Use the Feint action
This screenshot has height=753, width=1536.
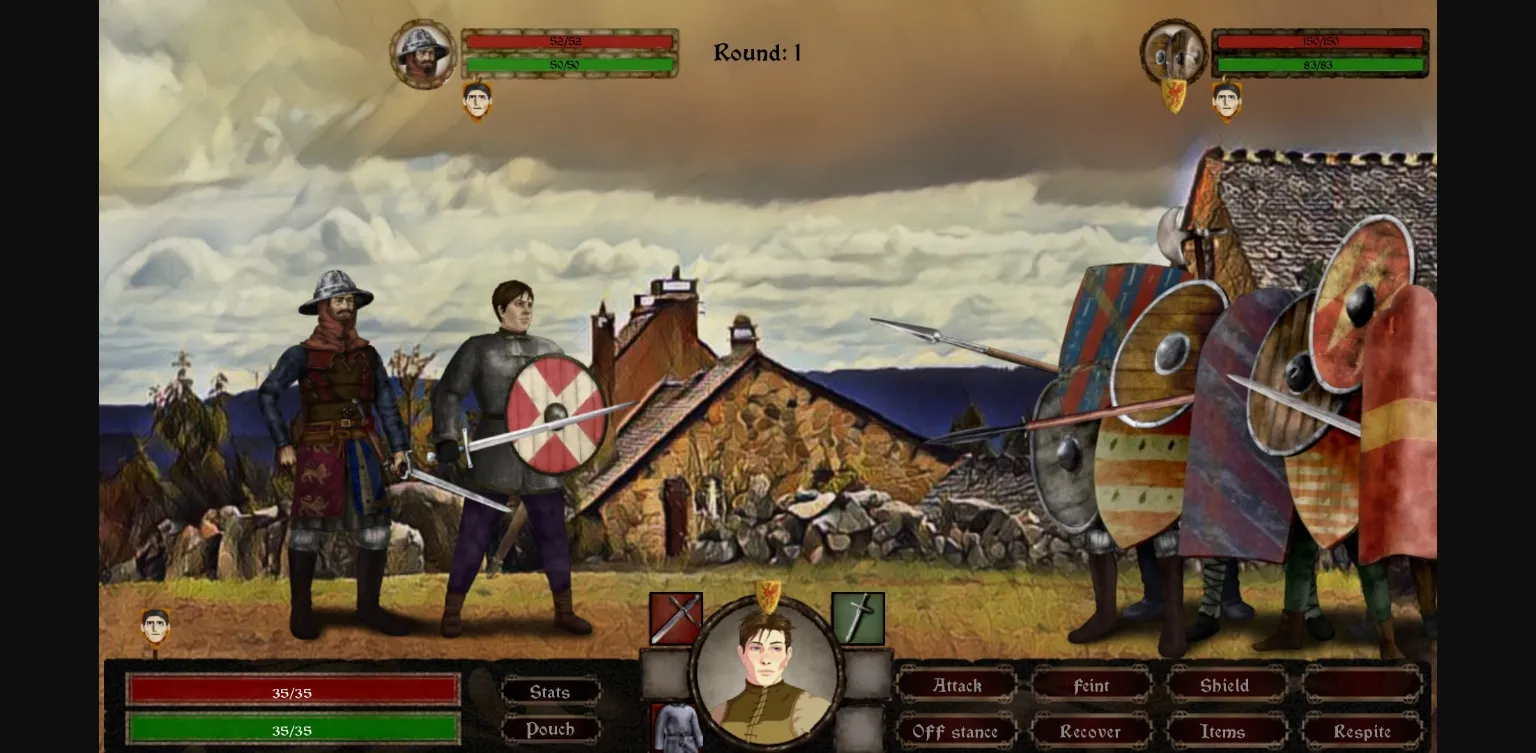click(1091, 686)
